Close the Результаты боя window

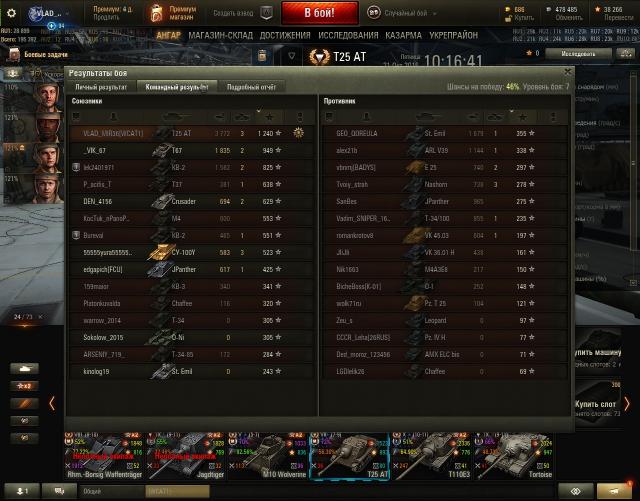point(568,72)
